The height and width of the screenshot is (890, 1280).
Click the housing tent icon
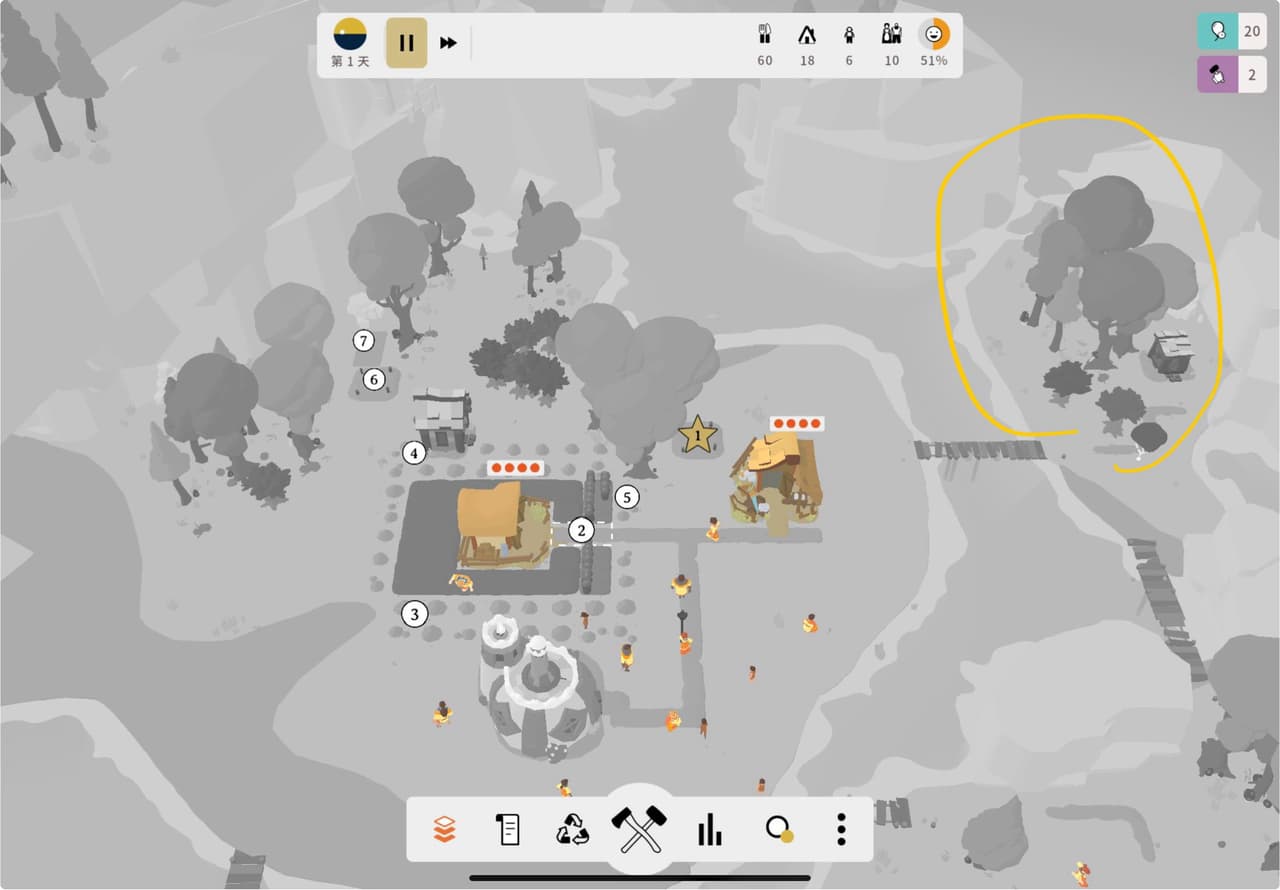tap(807, 35)
